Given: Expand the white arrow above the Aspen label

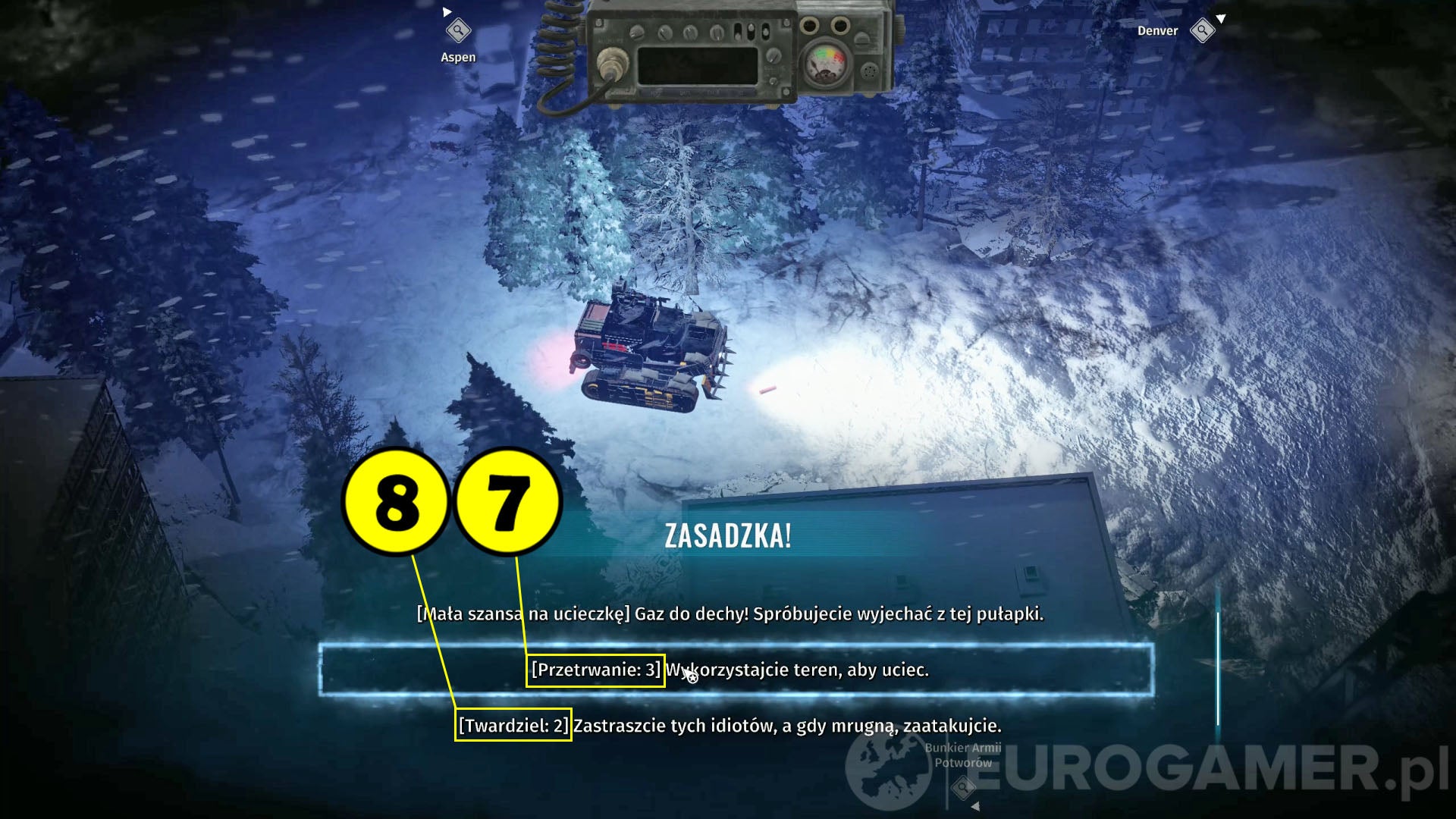Looking at the screenshot, I should pos(448,11).
